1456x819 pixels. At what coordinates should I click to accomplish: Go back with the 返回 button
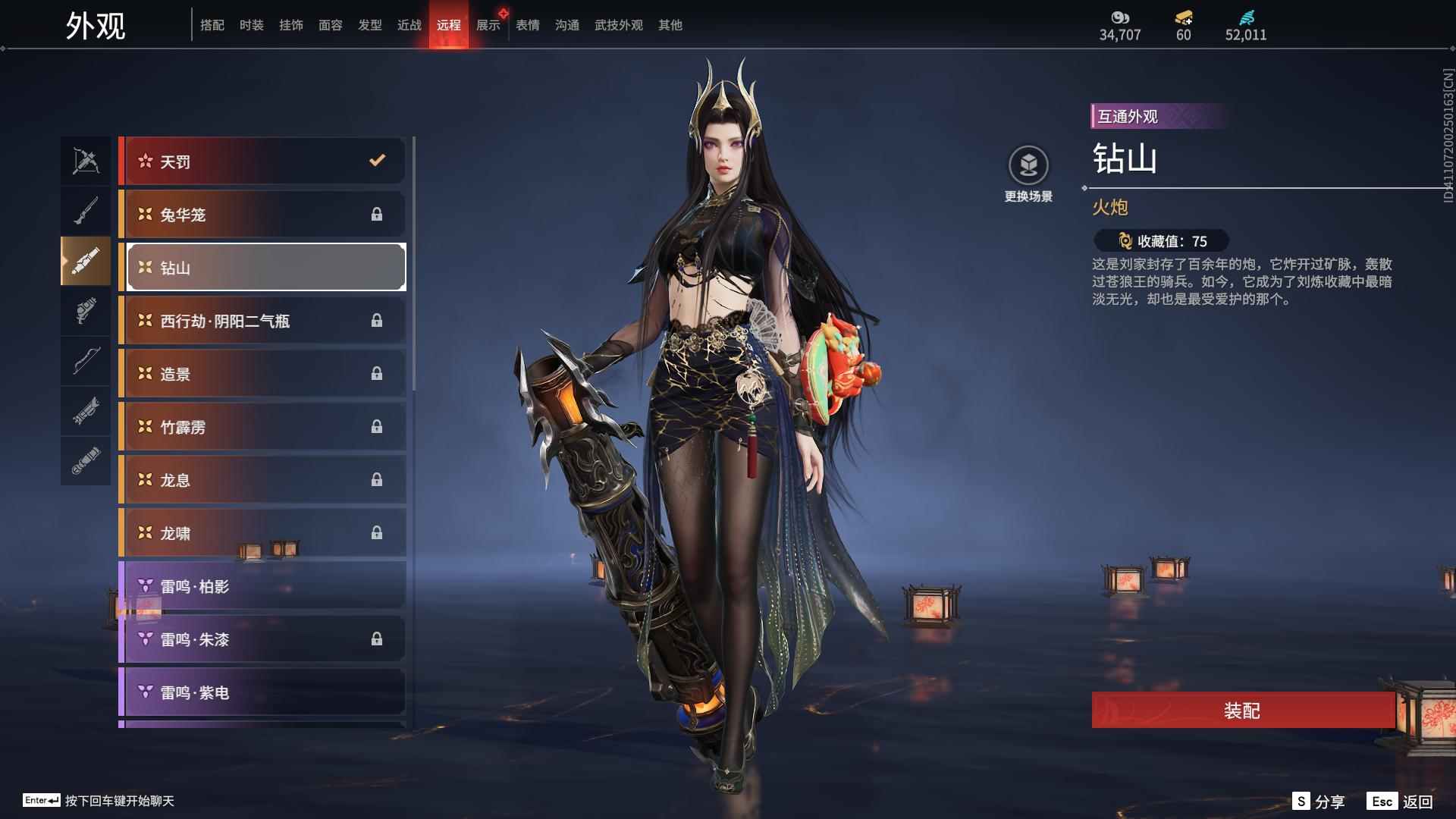click(1401, 802)
